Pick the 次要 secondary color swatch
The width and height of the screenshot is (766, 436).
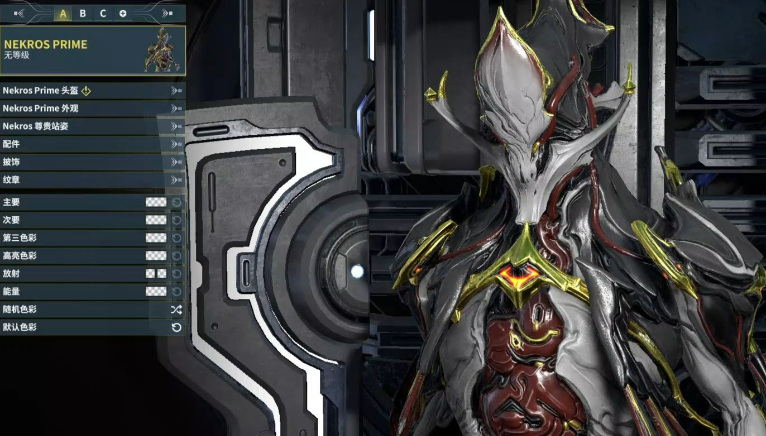[x=156, y=220]
